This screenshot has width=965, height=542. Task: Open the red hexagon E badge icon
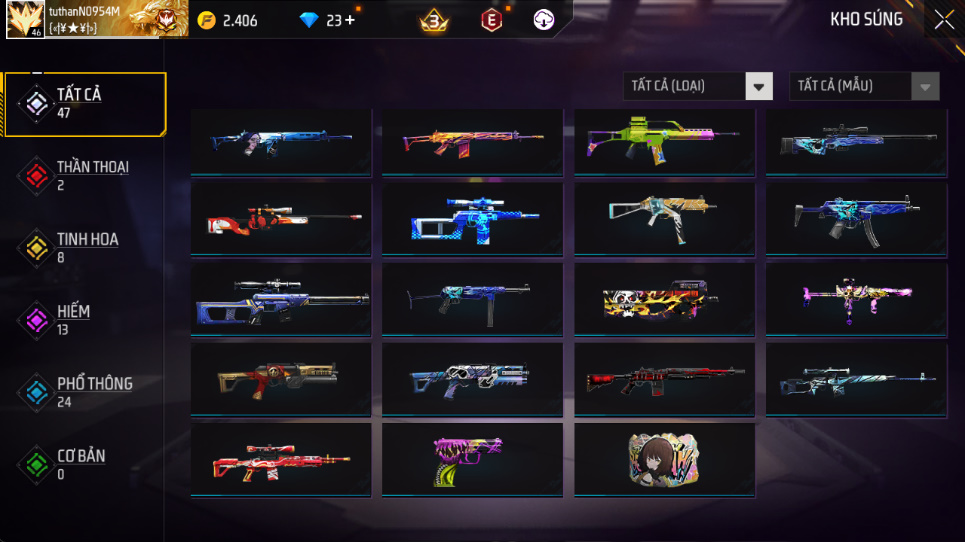tap(491, 20)
